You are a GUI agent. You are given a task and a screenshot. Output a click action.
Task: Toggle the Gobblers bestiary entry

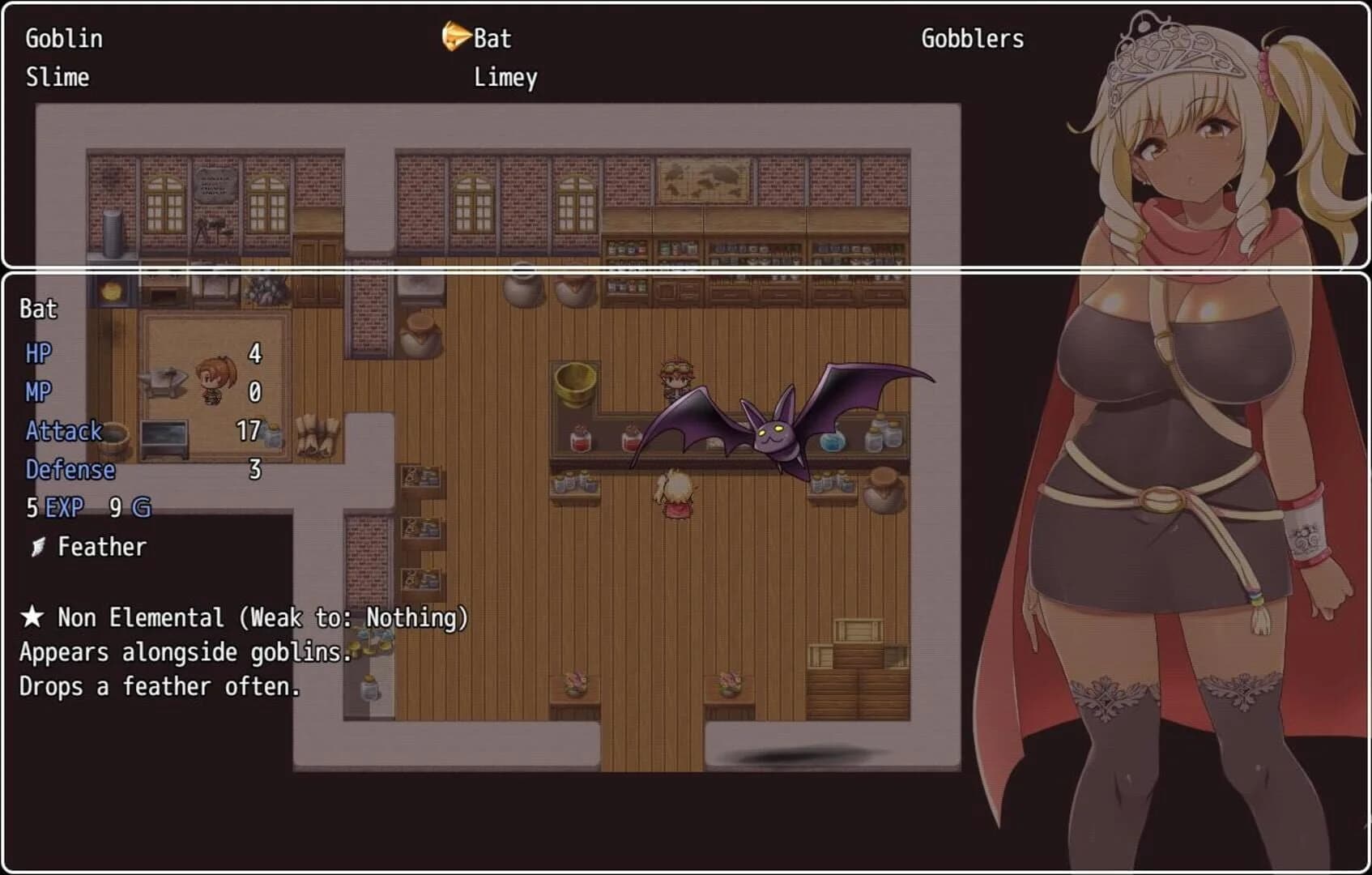[972, 38]
